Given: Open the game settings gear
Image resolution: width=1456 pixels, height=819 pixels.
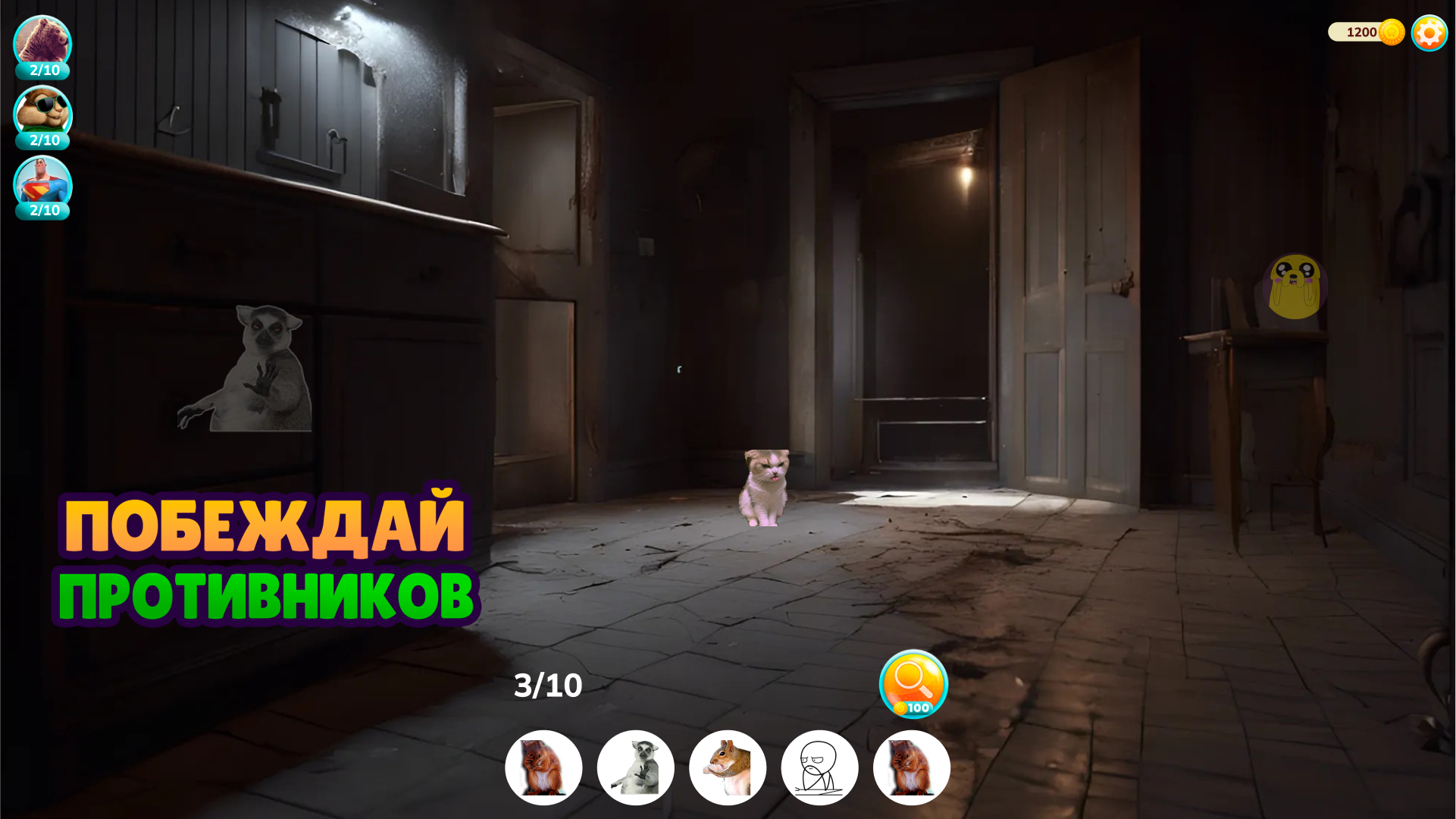Looking at the screenshot, I should coord(1429,33).
